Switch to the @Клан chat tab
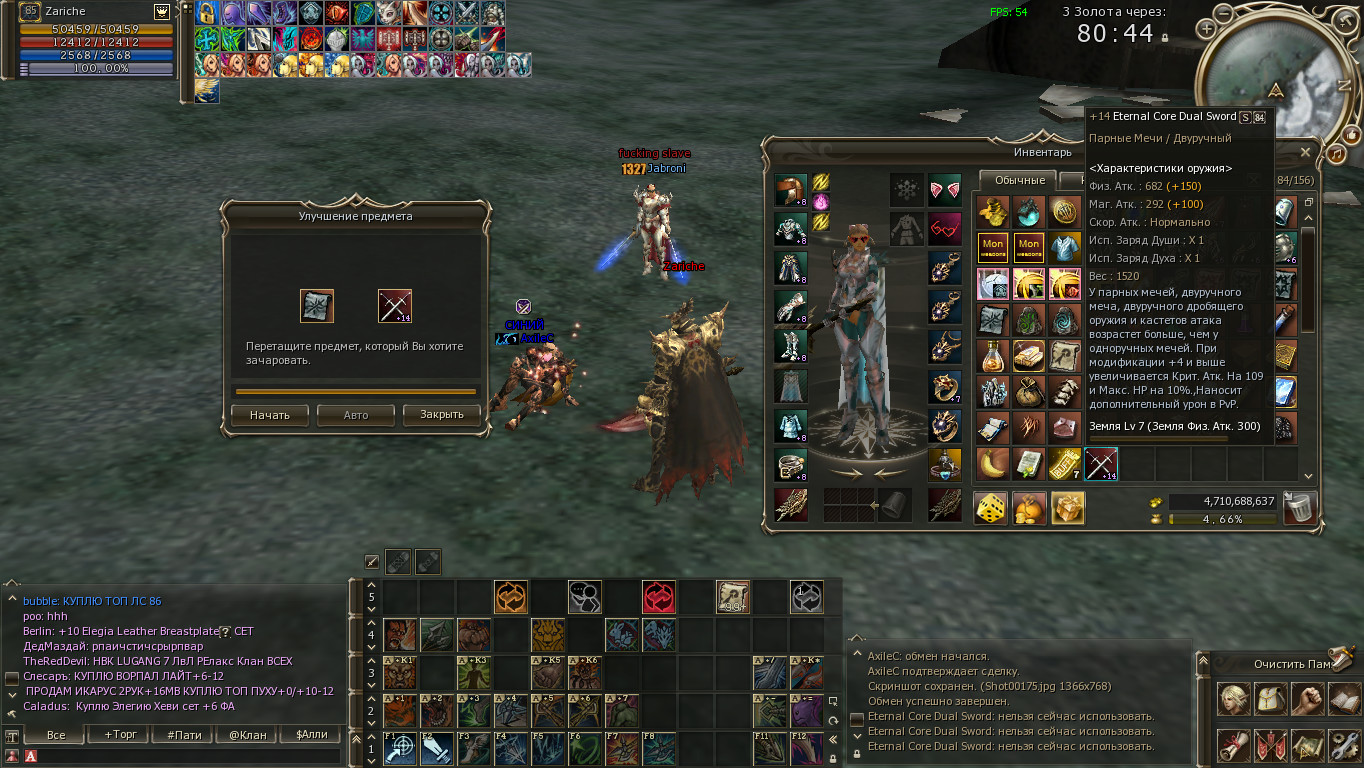This screenshot has width=1364, height=768. (248, 734)
